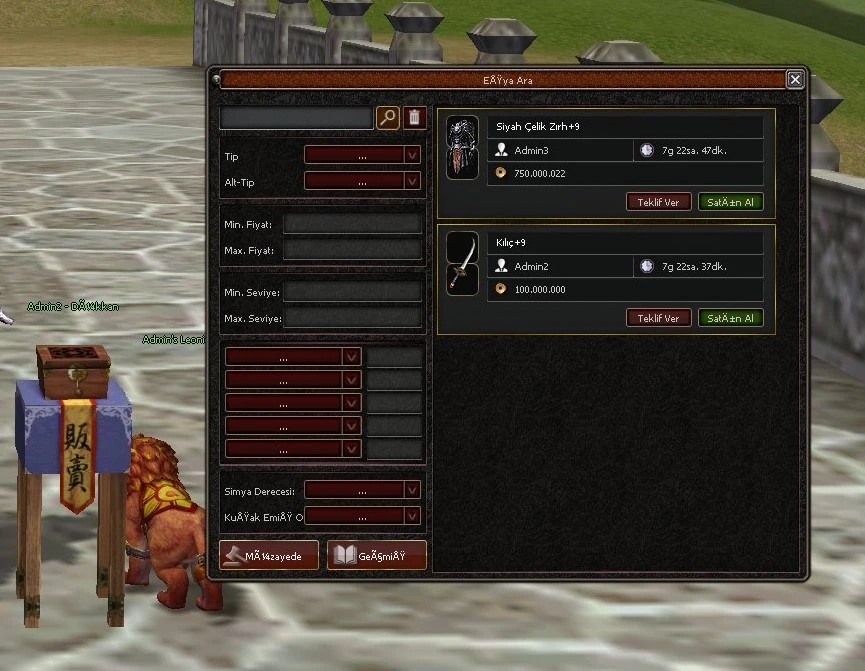Click the Max. Seviye field
Image resolution: width=865 pixels, height=671 pixels.
(x=352, y=318)
